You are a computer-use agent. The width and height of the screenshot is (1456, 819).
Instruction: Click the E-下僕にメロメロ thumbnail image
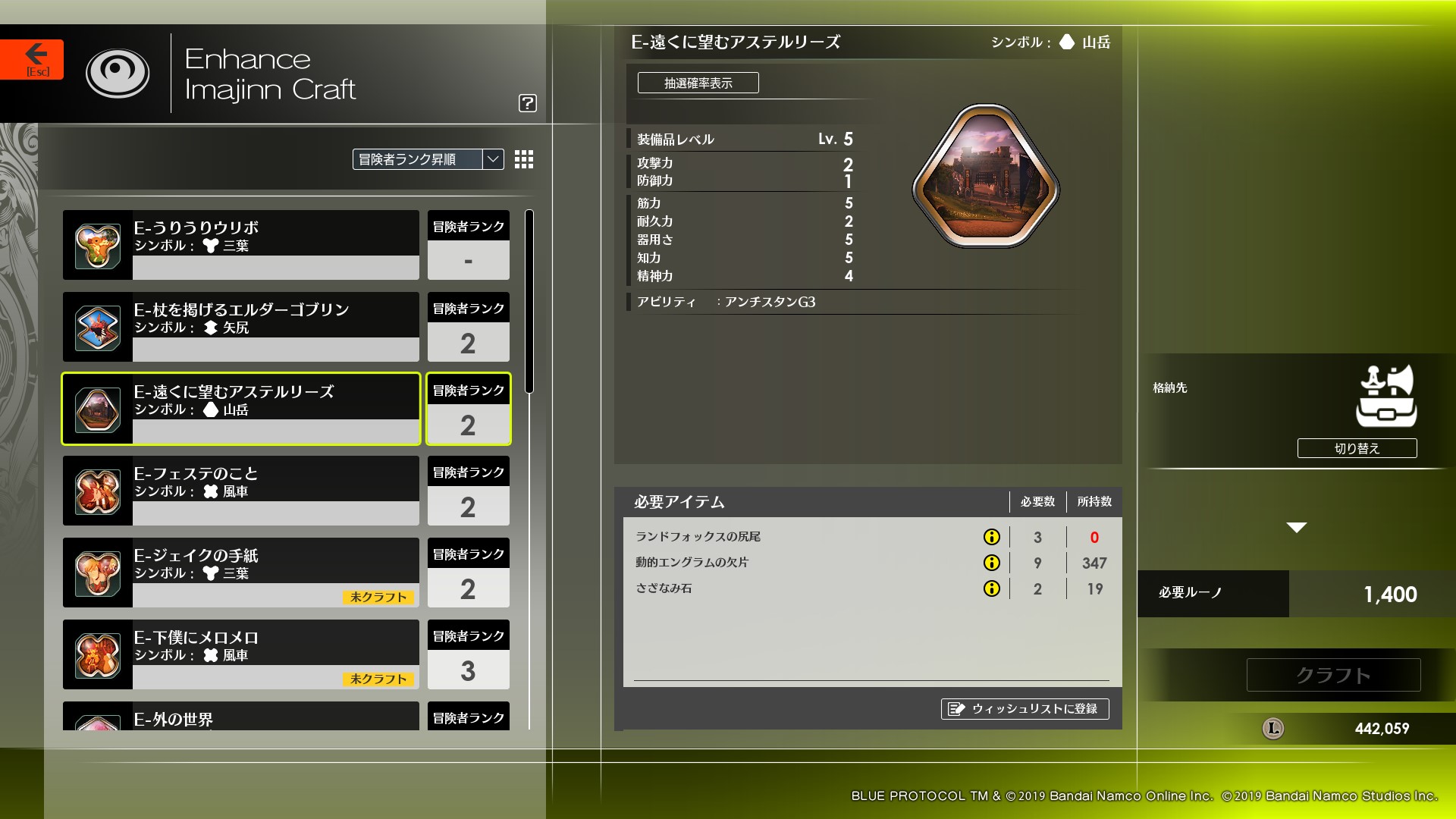[97, 654]
